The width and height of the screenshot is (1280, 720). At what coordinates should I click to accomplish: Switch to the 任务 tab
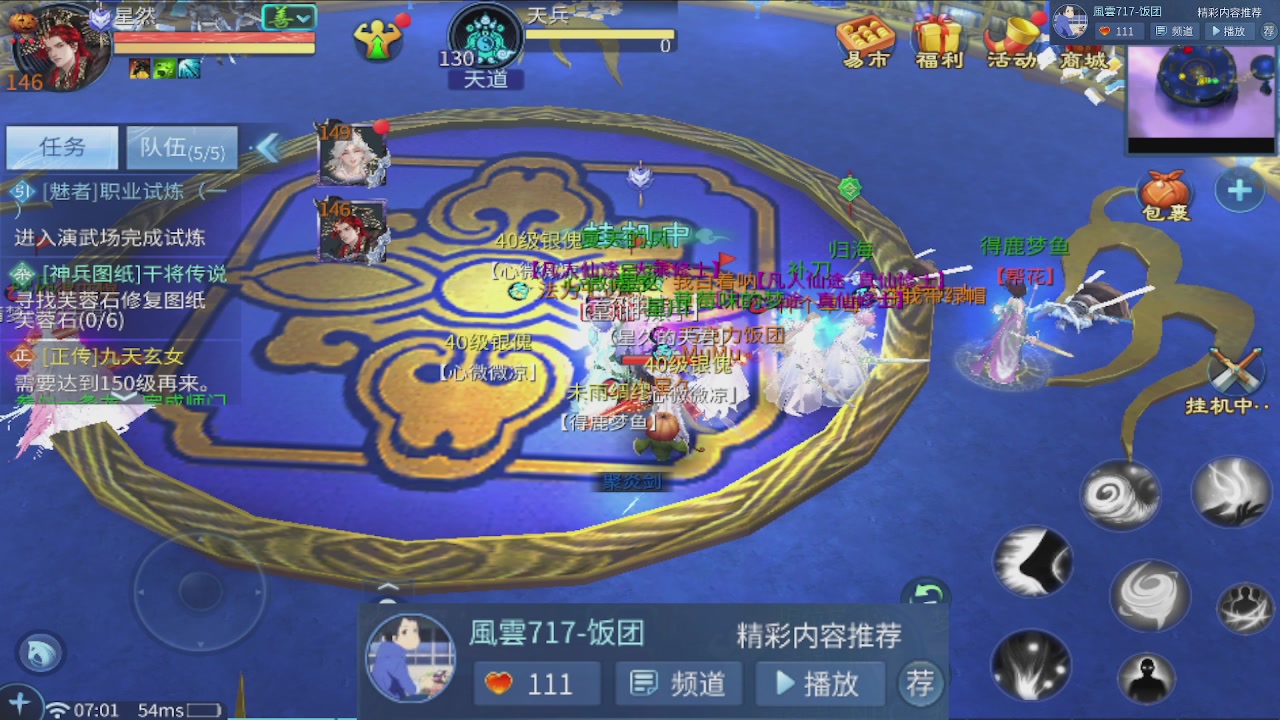61,146
